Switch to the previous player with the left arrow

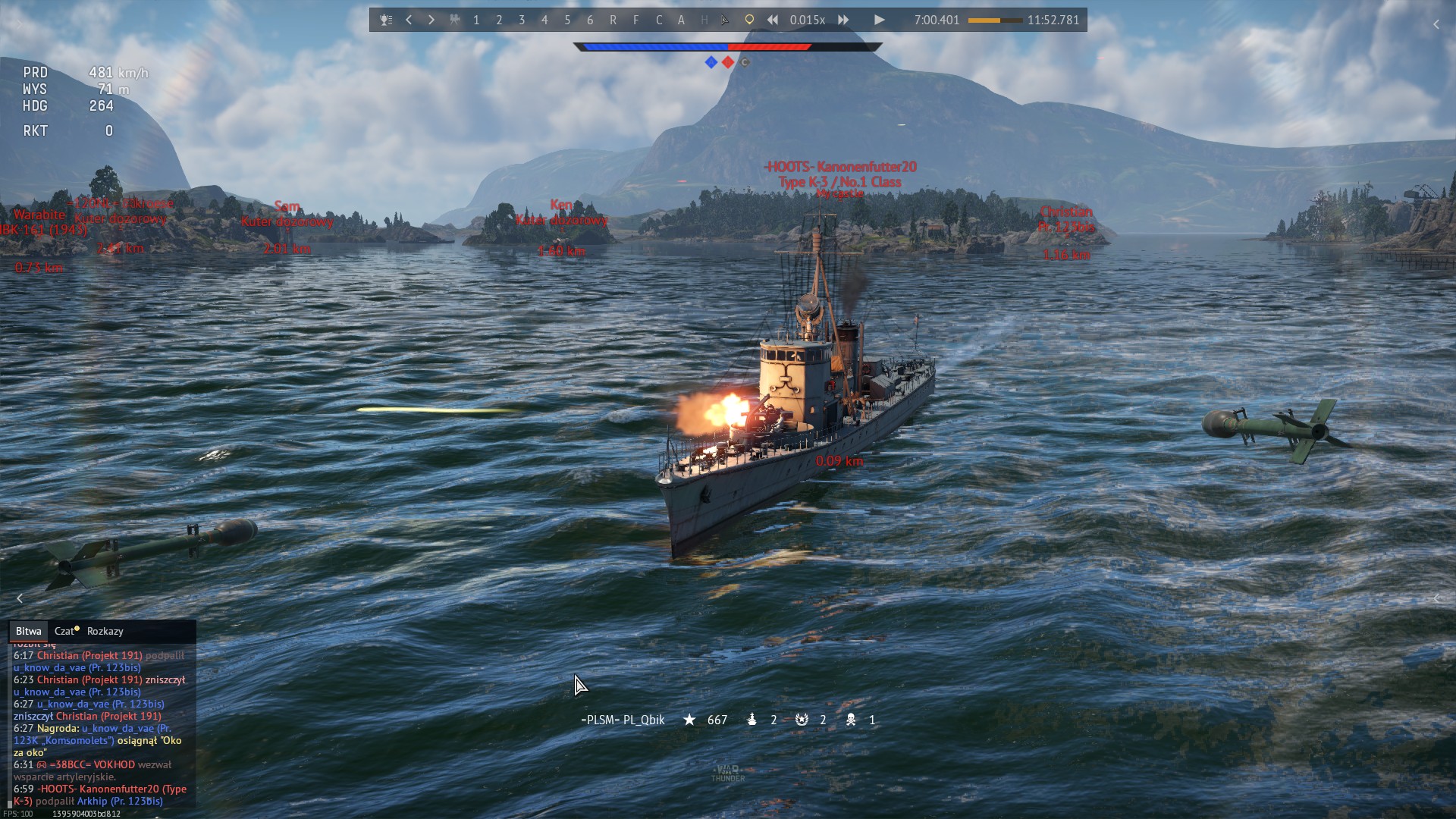tap(409, 20)
